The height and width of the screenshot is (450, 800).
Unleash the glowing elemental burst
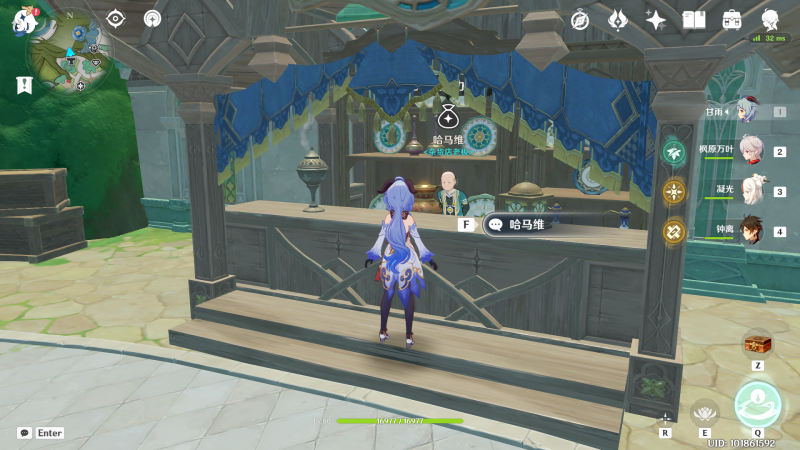(x=757, y=403)
